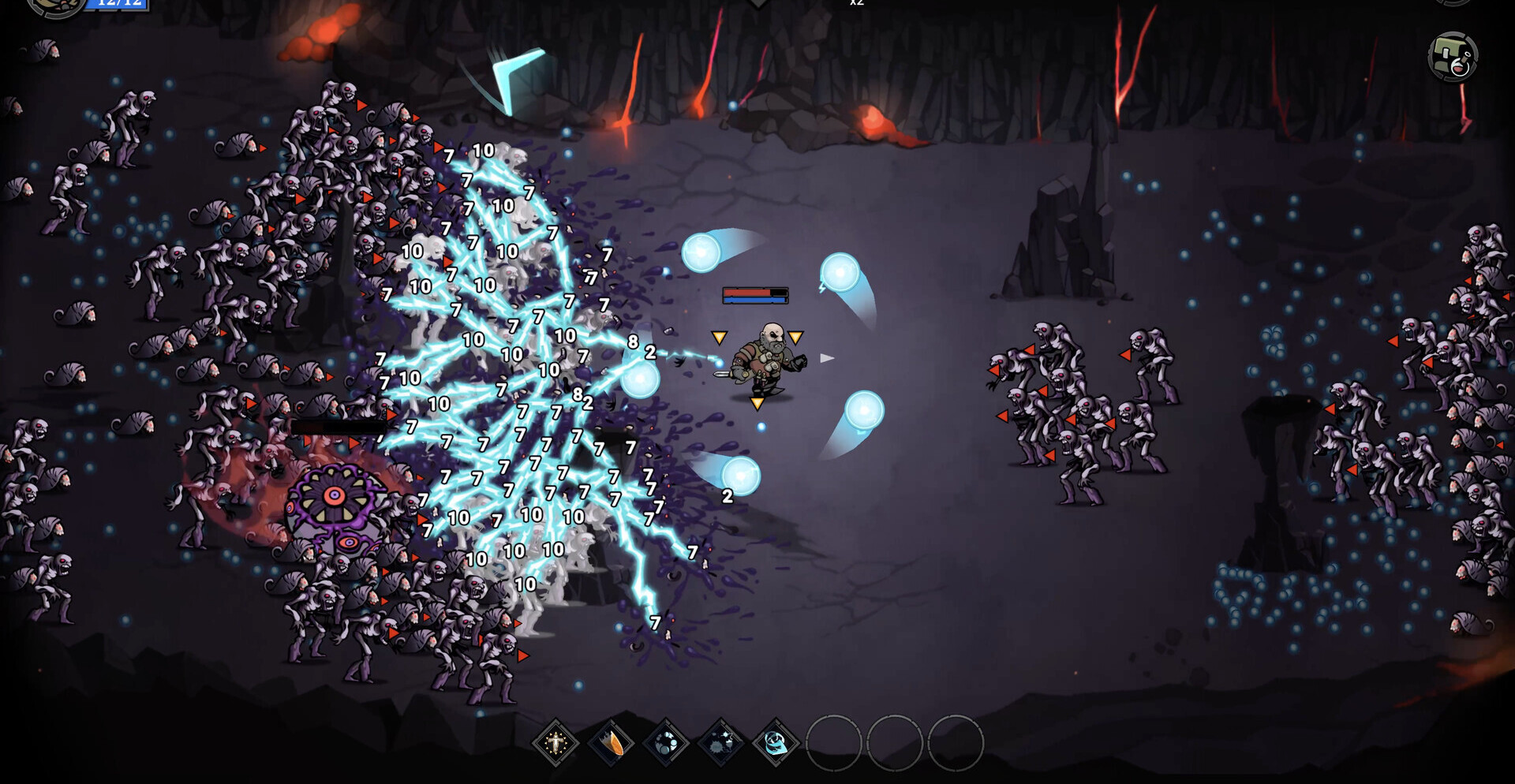Click the character portrait badge
Viewport: 1515px width, 784px height.
55,6
